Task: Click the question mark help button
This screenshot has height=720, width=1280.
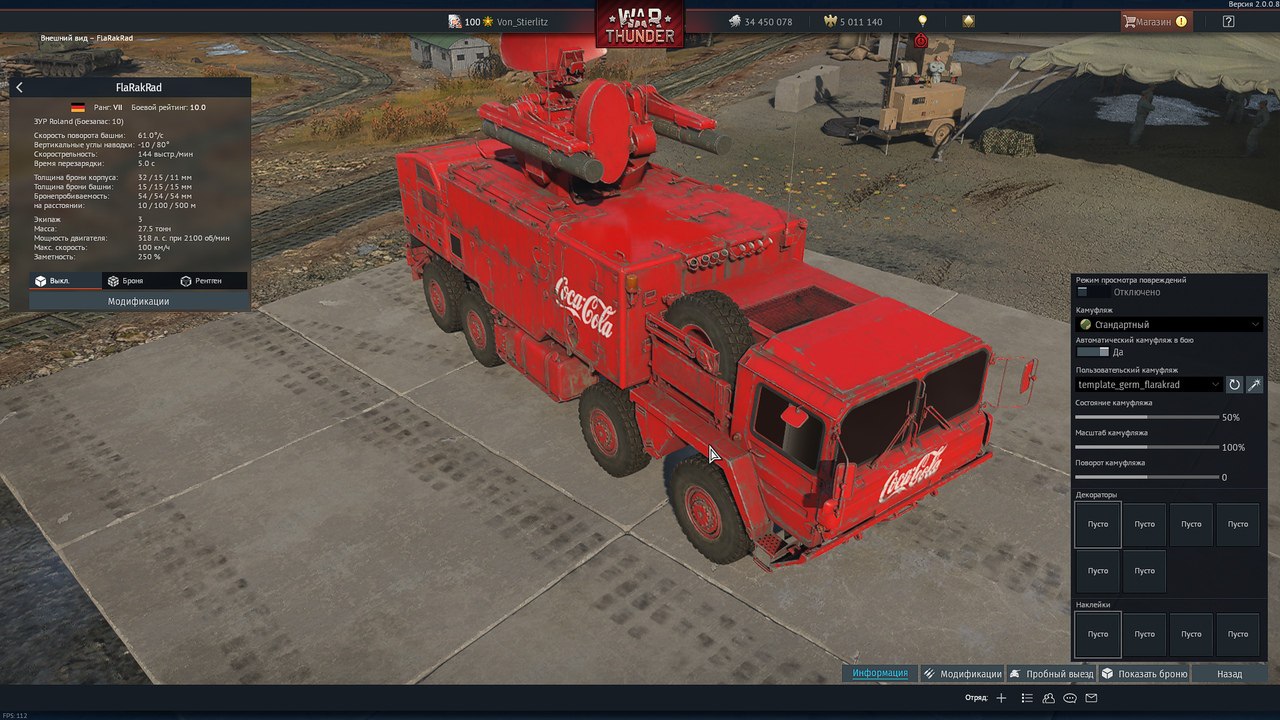Action: [x=1228, y=21]
